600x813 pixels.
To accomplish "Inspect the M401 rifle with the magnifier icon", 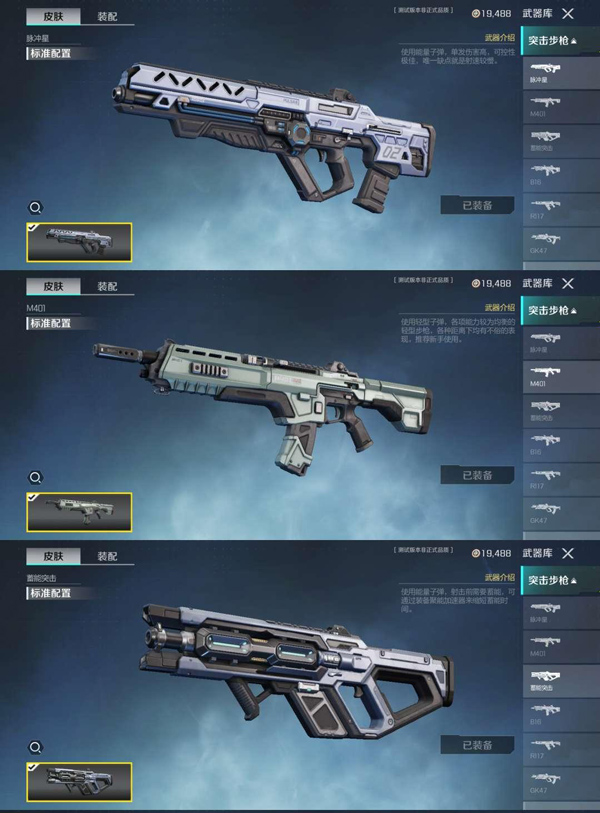I will tap(35, 478).
